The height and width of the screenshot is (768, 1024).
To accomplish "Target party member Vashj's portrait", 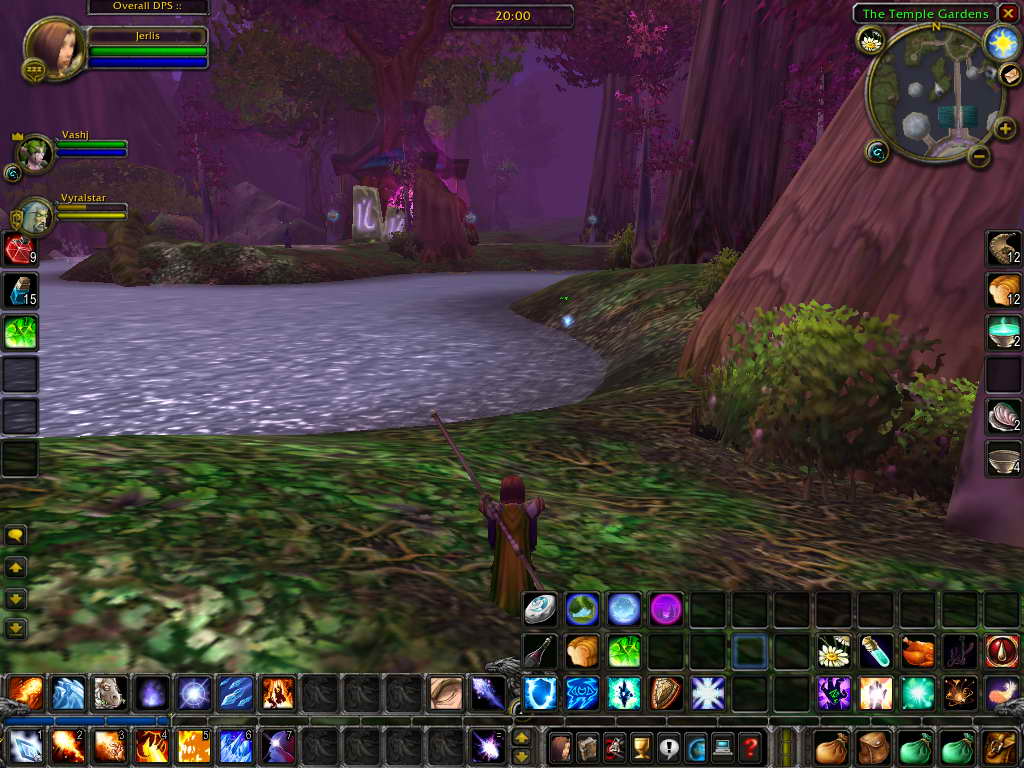I will click(x=36, y=153).
